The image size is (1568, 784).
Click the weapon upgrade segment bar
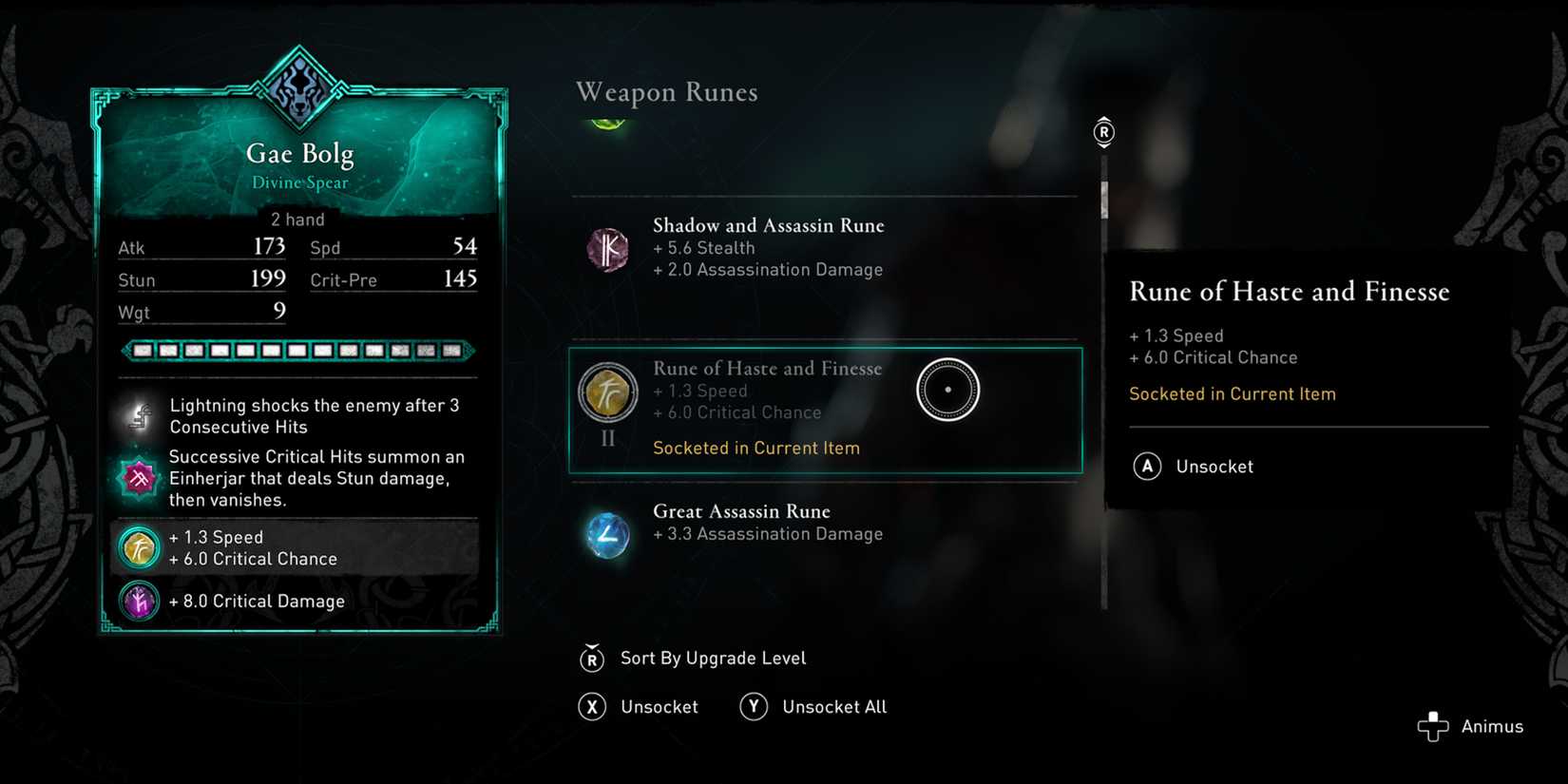click(297, 351)
